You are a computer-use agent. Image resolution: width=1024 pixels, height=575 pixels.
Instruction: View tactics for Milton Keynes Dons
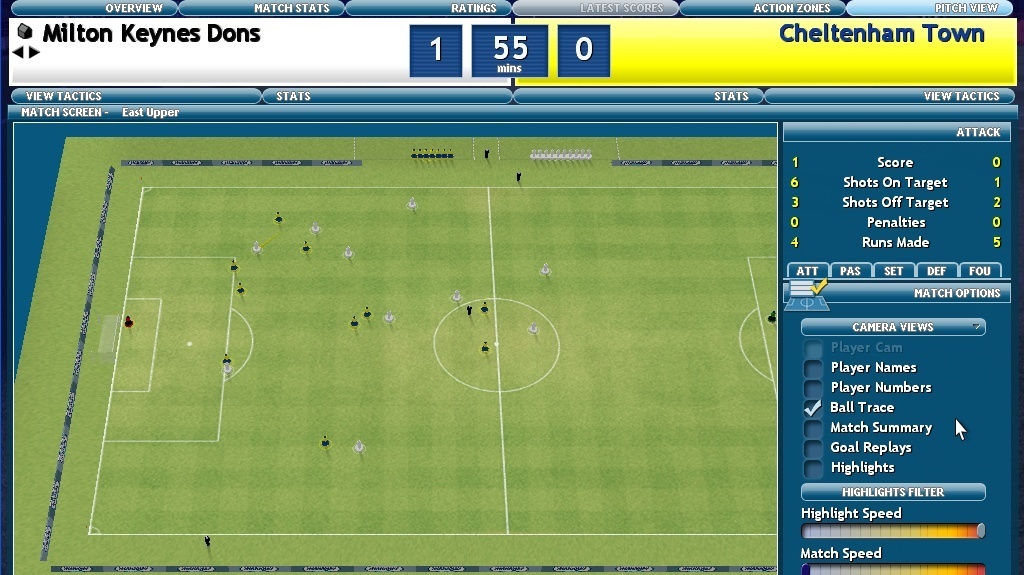[x=62, y=97]
